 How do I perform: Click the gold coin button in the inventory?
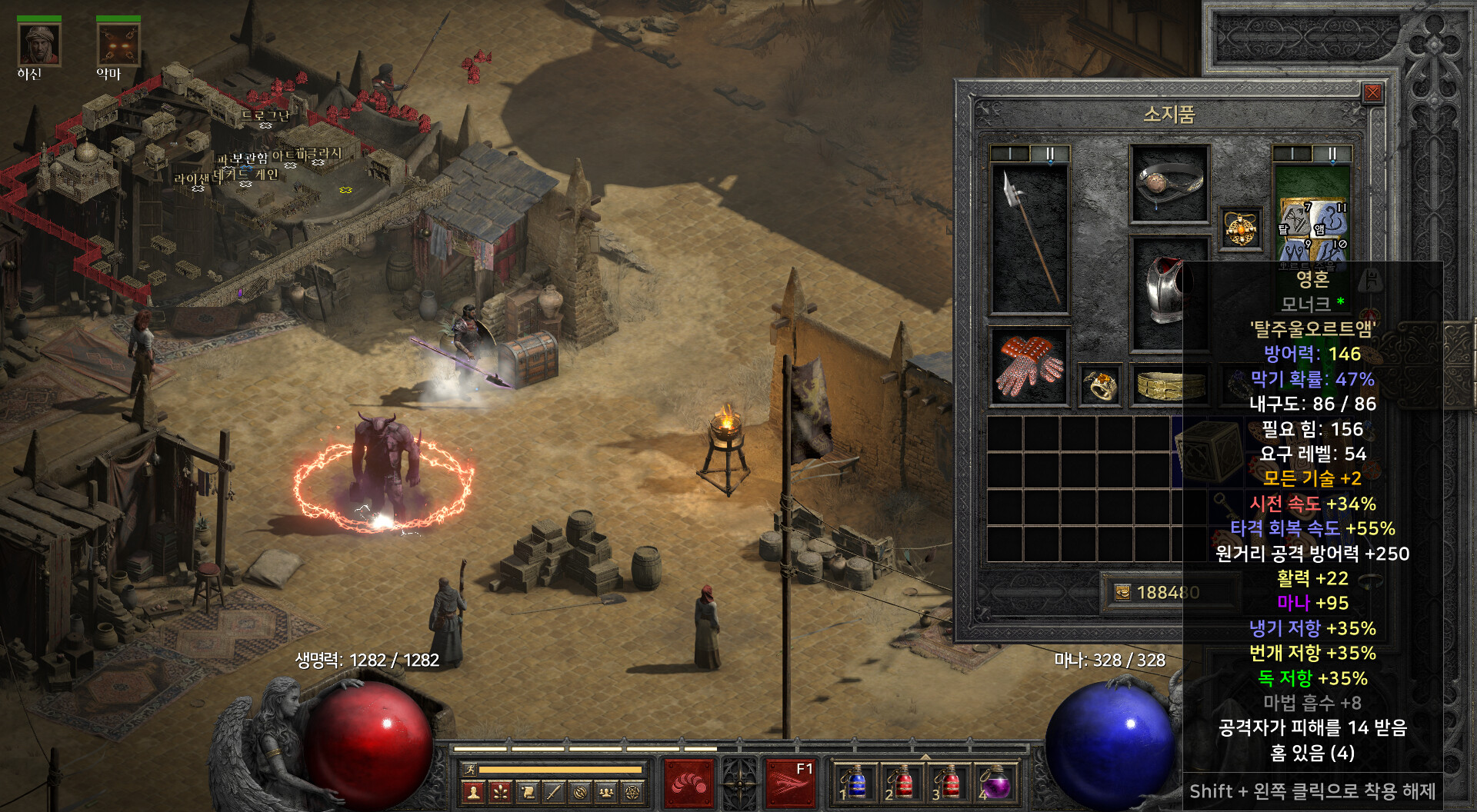pos(1122,592)
